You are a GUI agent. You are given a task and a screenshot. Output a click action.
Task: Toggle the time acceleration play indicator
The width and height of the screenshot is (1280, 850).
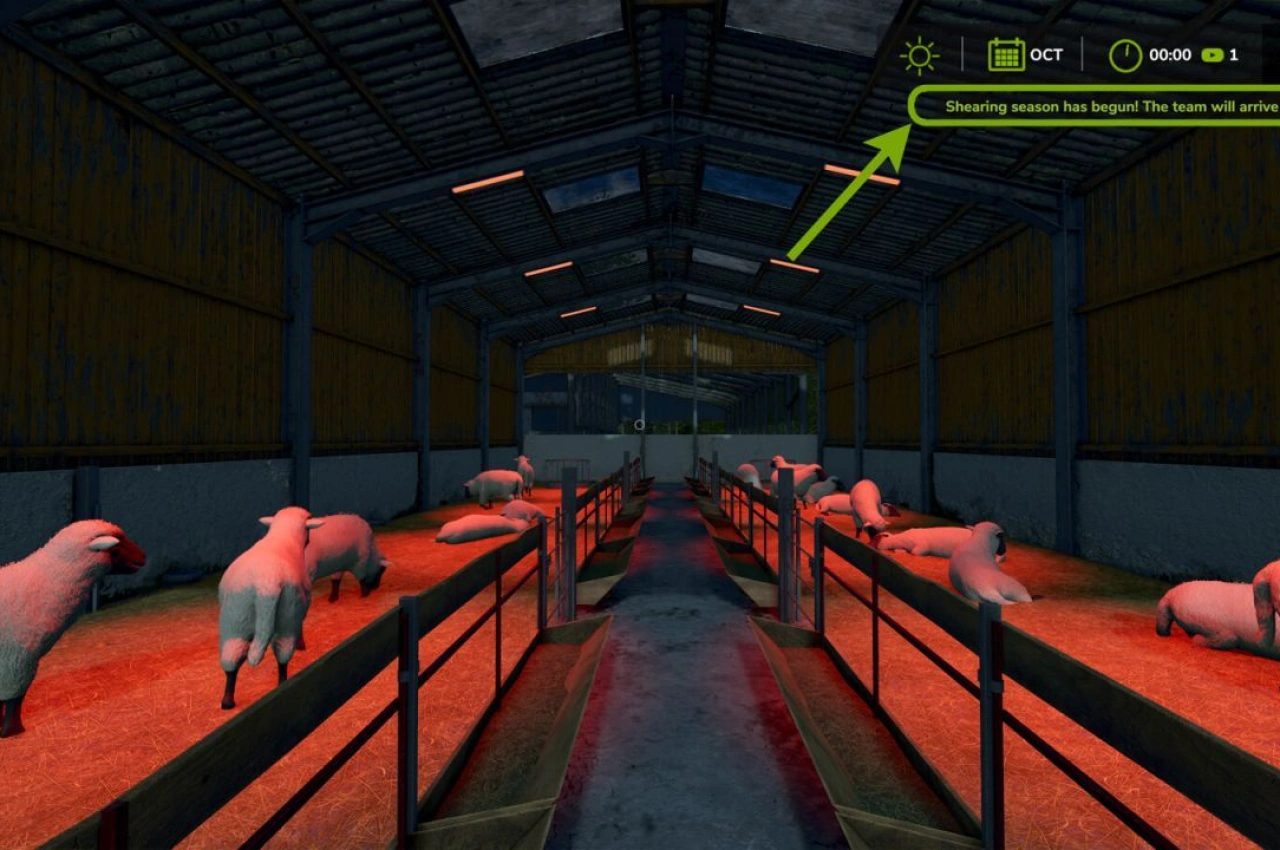tap(1212, 55)
